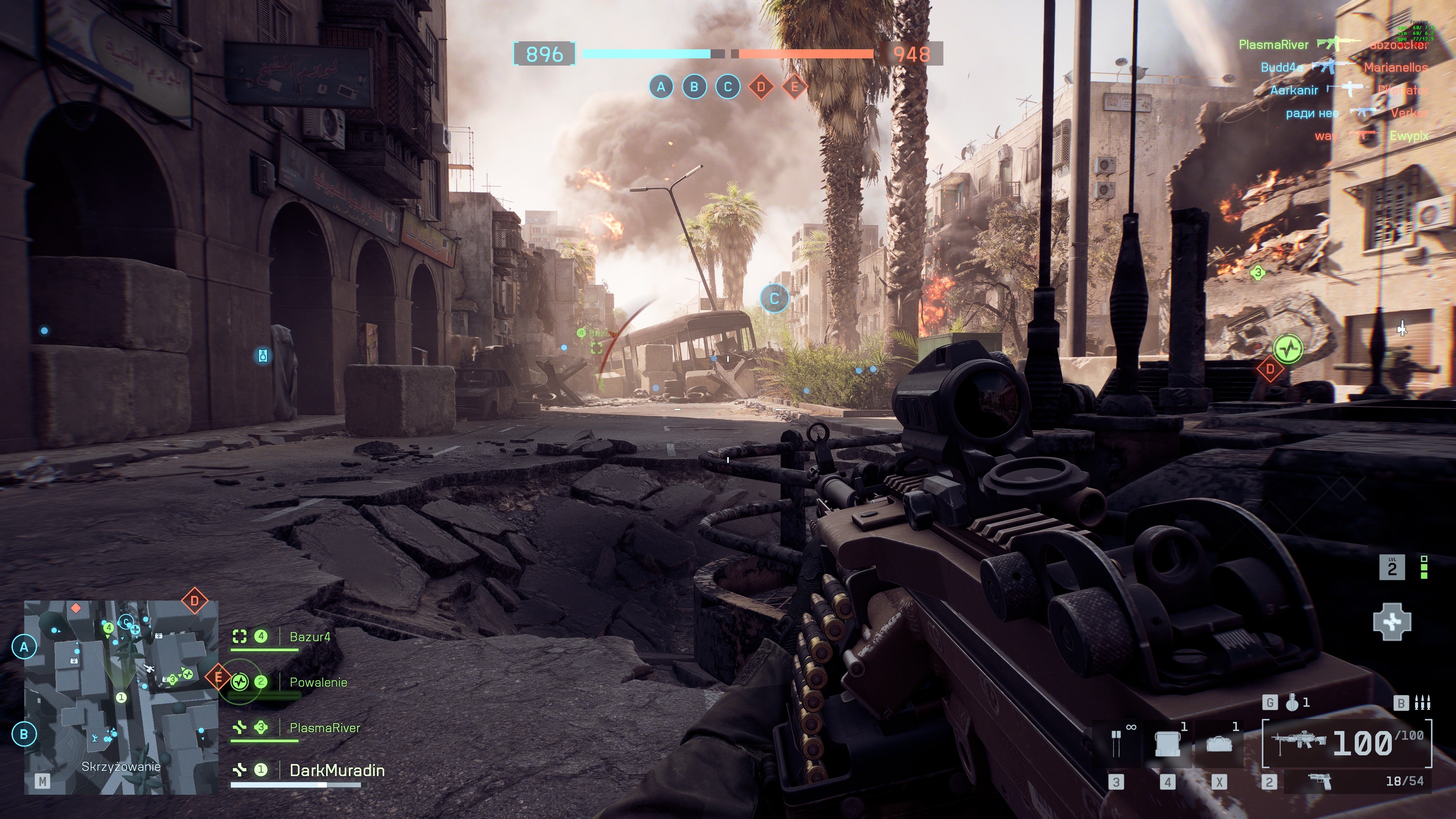Select objective A in the top capture bar
1456x819 pixels.
tap(661, 87)
